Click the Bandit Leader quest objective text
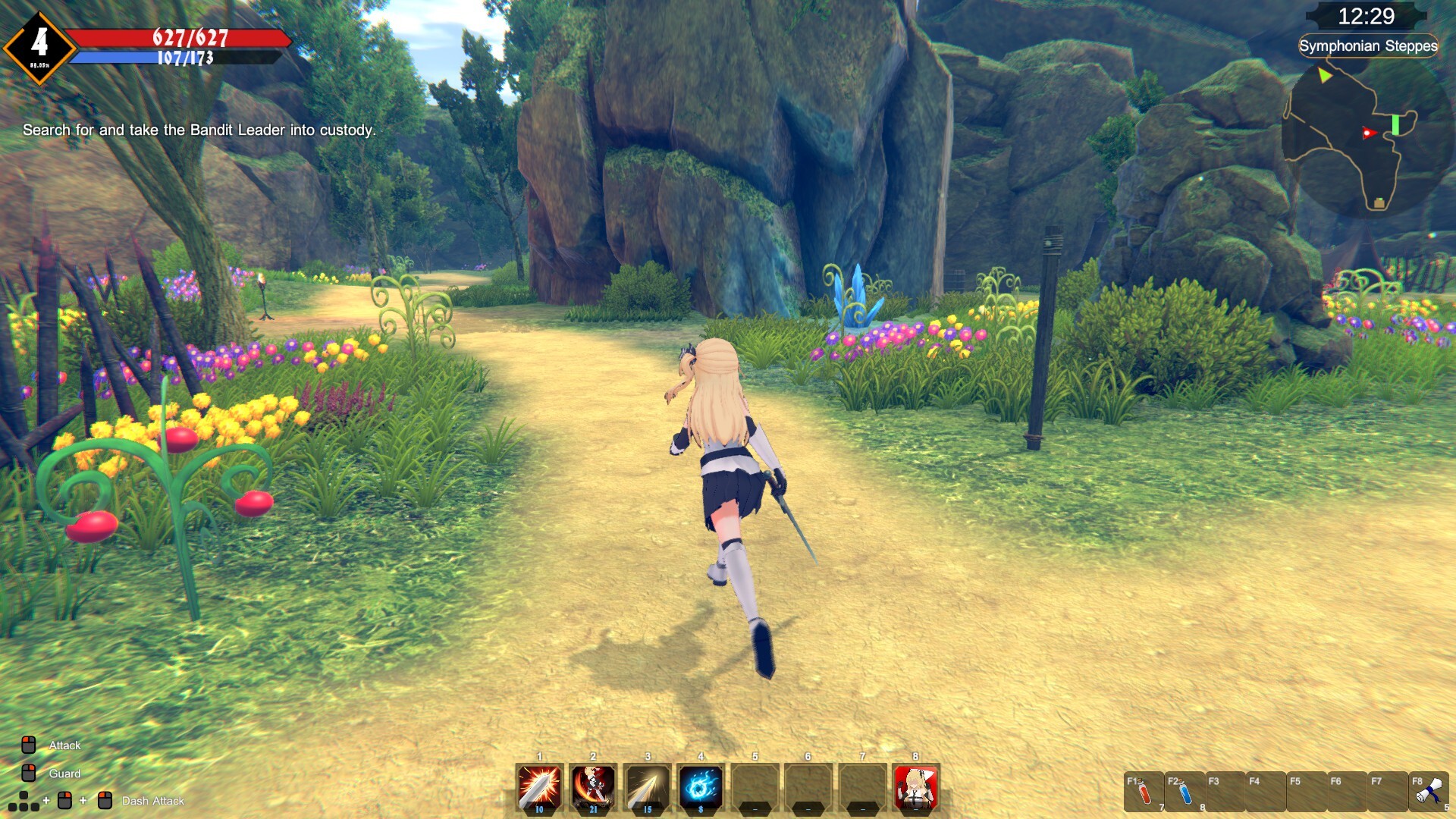 [x=199, y=130]
